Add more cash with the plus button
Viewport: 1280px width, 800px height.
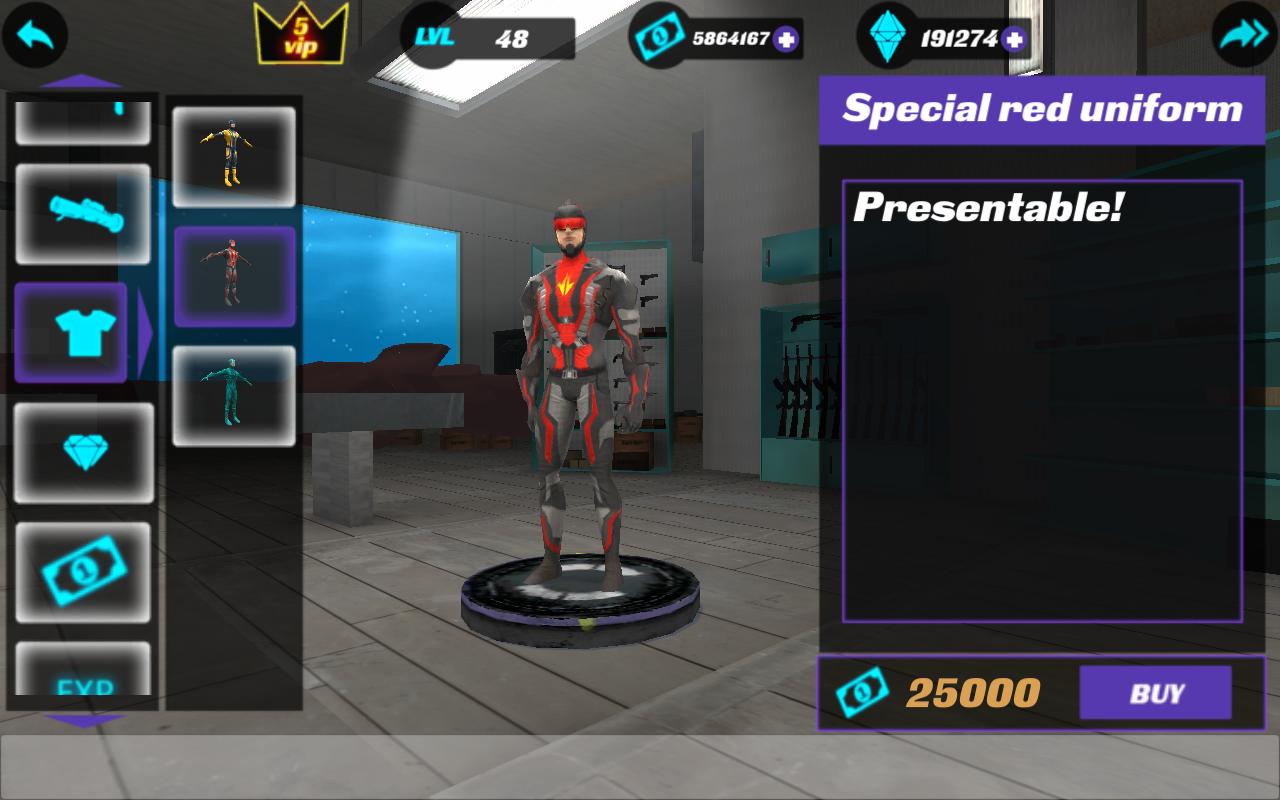click(x=787, y=39)
